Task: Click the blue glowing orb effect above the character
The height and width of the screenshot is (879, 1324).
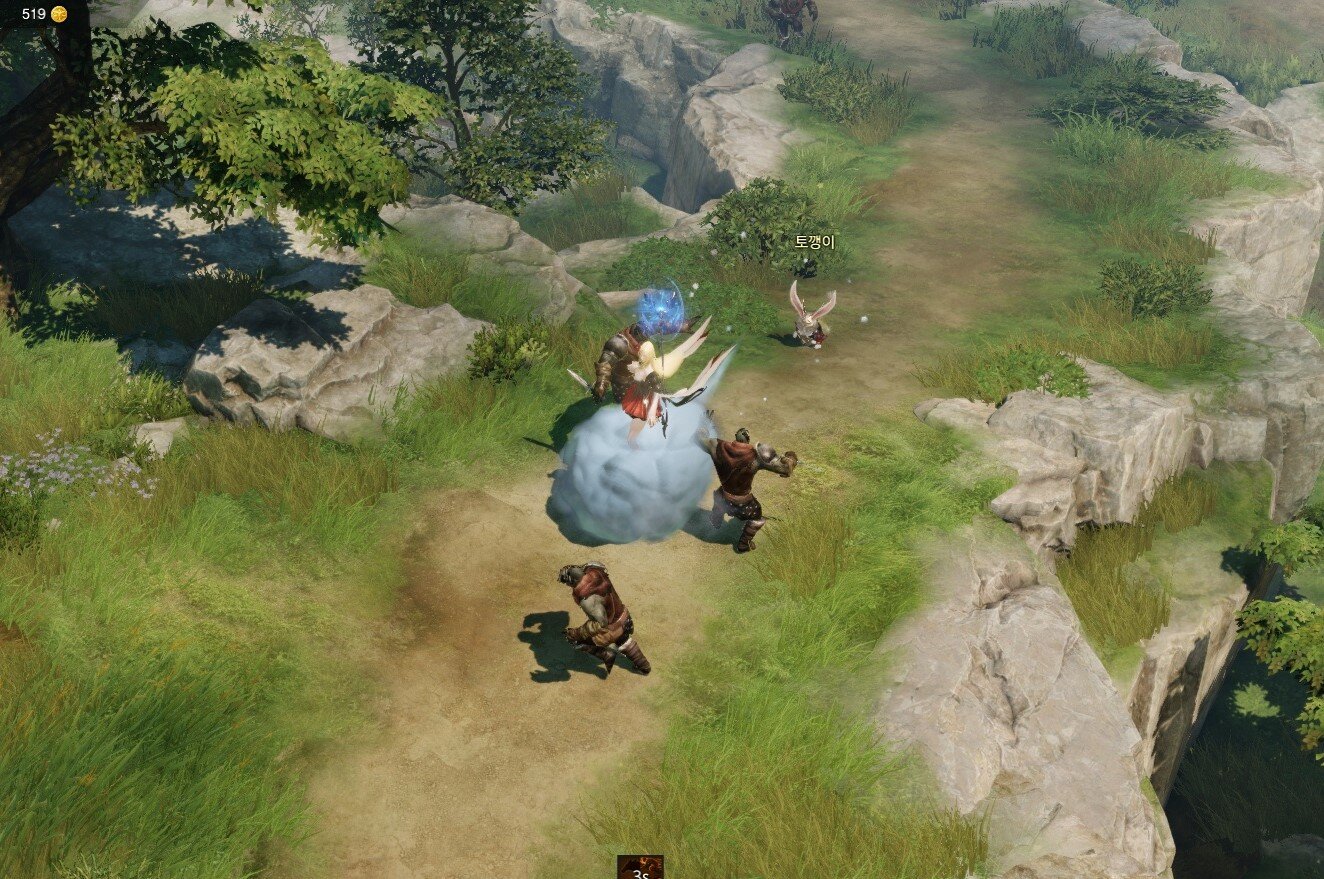Action: 660,315
